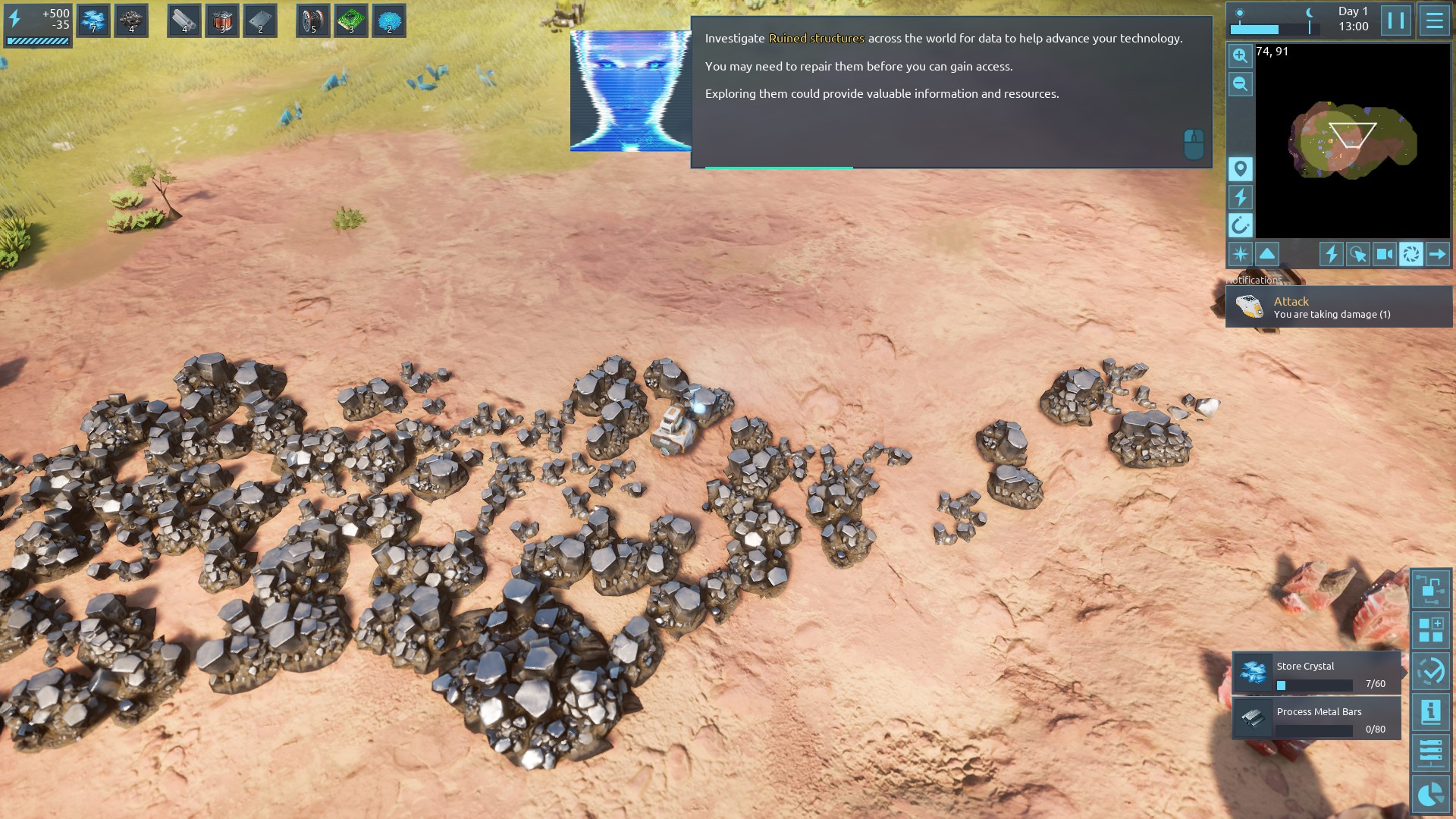
Task: Select the Process Metal Bars objective
Action: [1316, 718]
